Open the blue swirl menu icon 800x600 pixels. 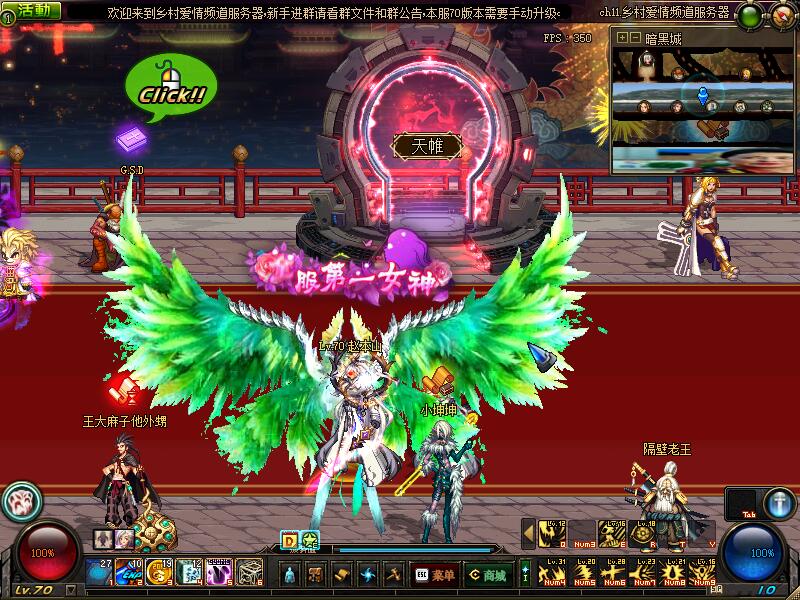[x=367, y=575]
